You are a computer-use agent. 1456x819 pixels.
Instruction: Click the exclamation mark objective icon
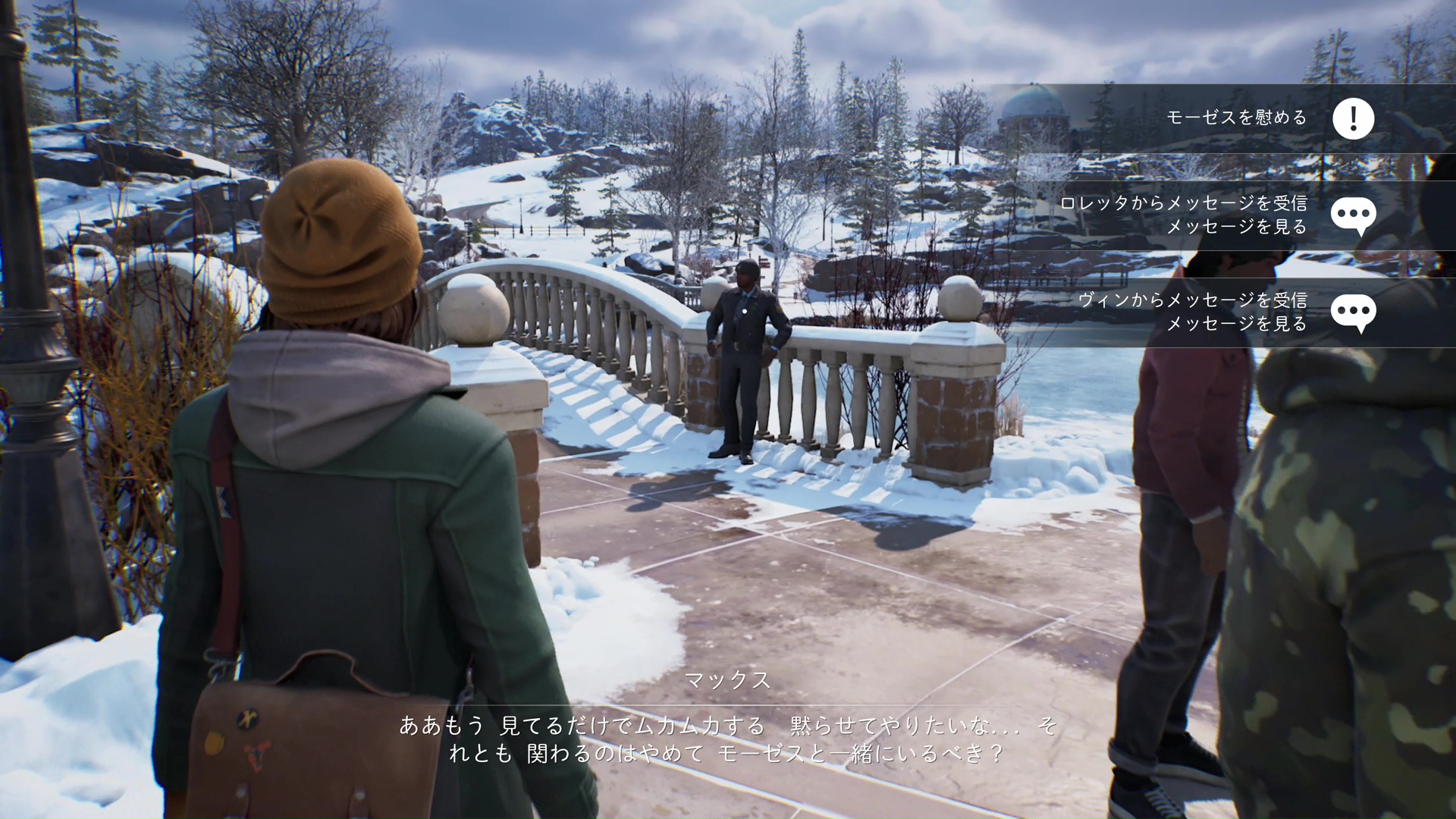(1354, 118)
